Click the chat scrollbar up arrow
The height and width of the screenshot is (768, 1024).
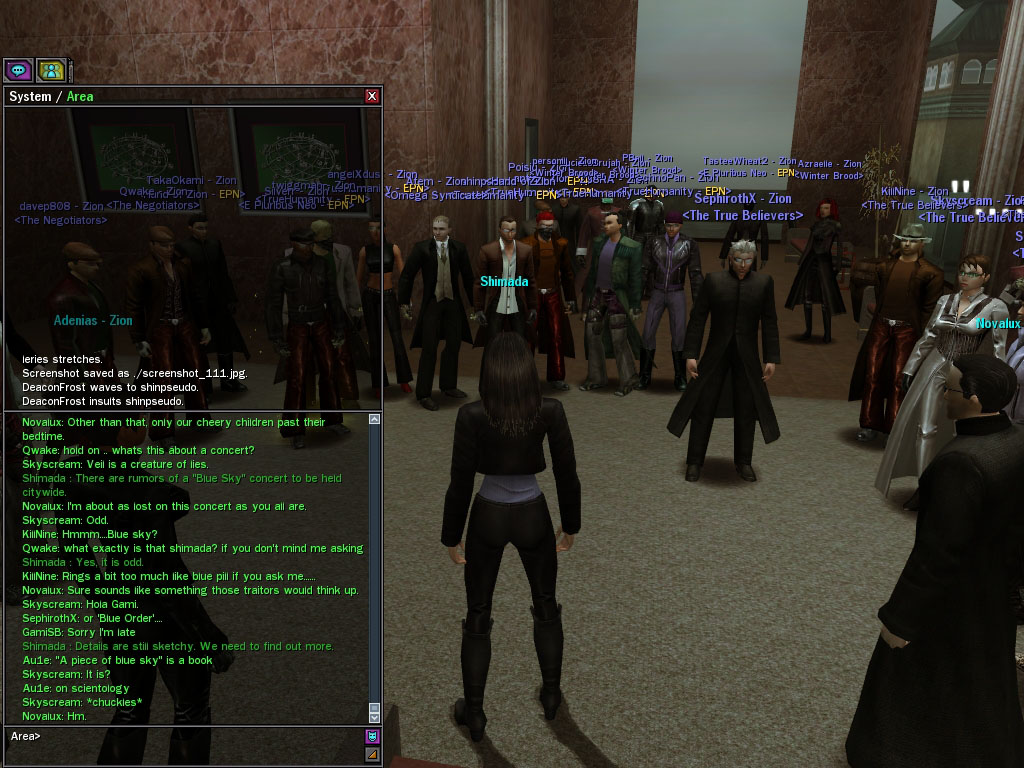pyautogui.click(x=375, y=420)
